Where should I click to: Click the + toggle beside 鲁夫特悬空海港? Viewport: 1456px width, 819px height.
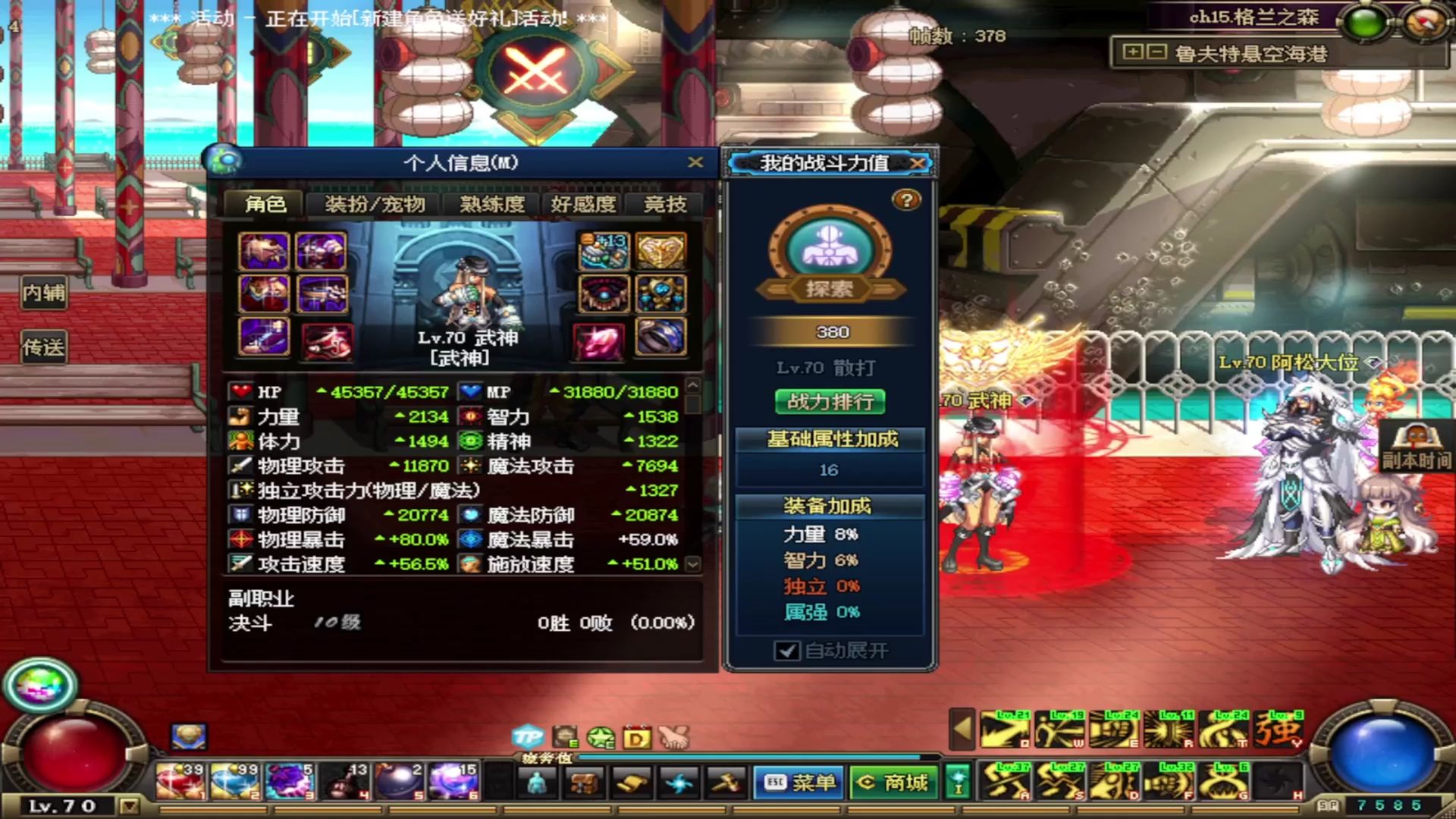pyautogui.click(x=1132, y=52)
